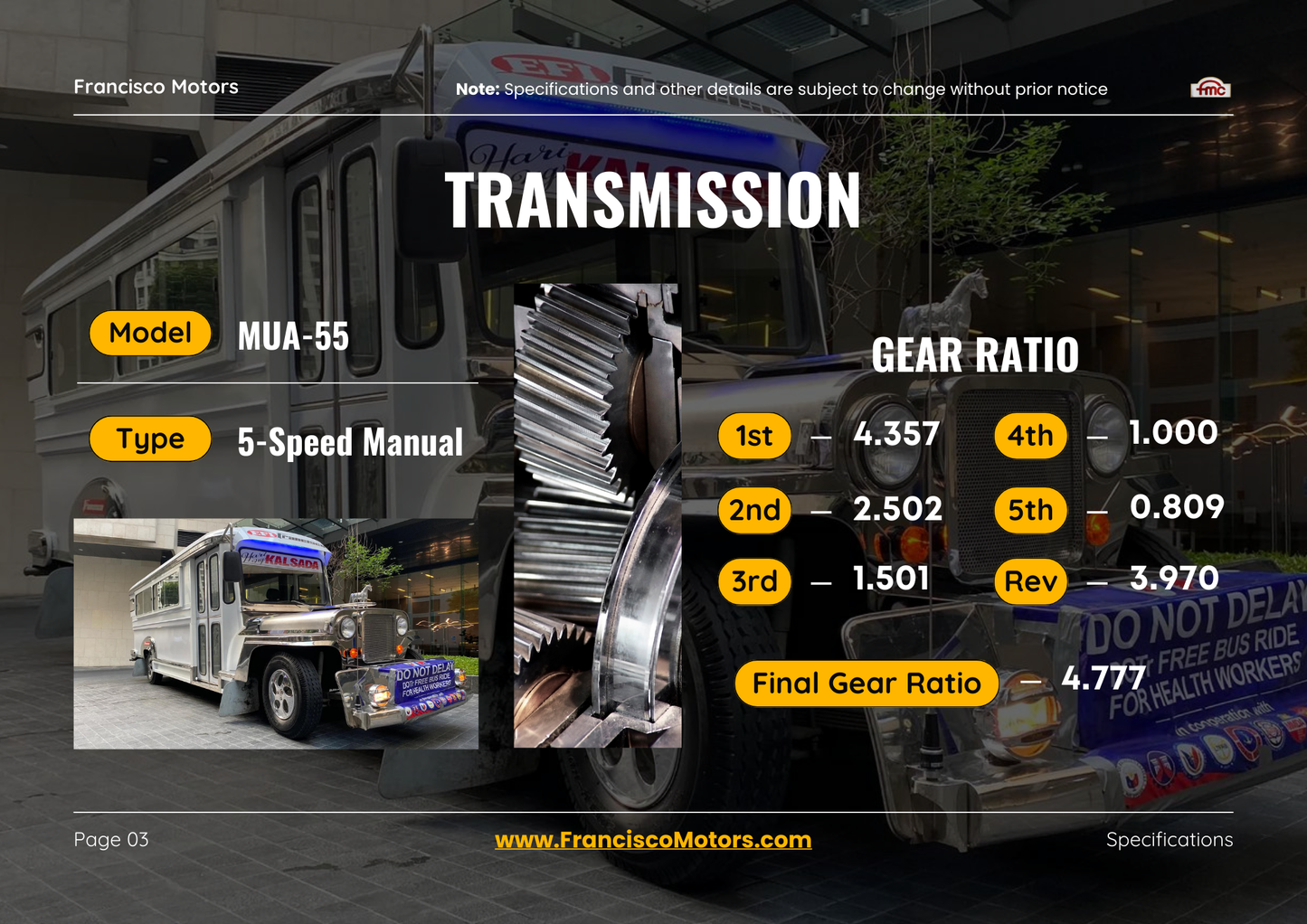The image size is (1307, 924).
Task: Select the small jeepney photo thumbnail
Action: click(276, 634)
